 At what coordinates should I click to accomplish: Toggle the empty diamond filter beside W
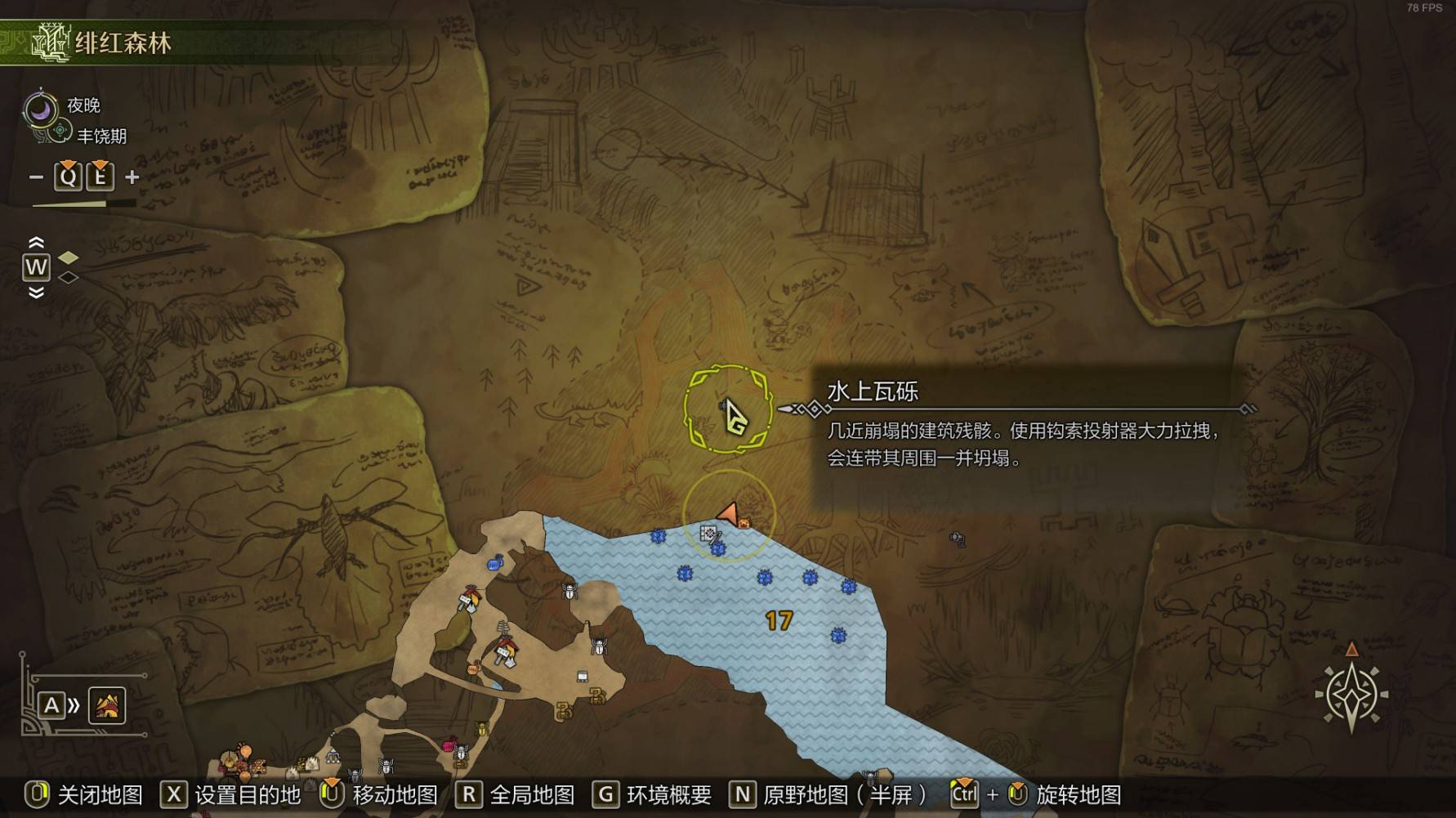tap(66, 277)
